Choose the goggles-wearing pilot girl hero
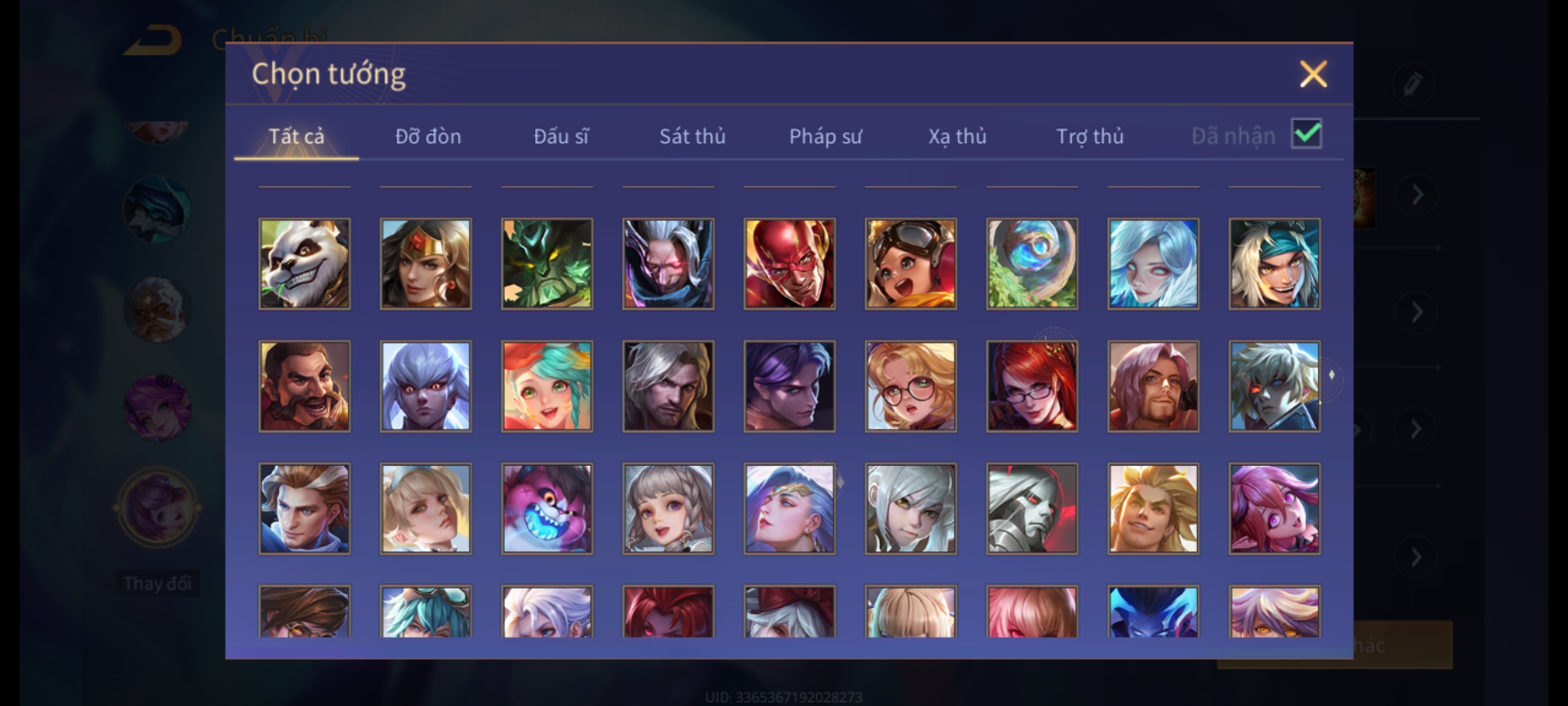Screen dimensions: 1568x706 911,263
